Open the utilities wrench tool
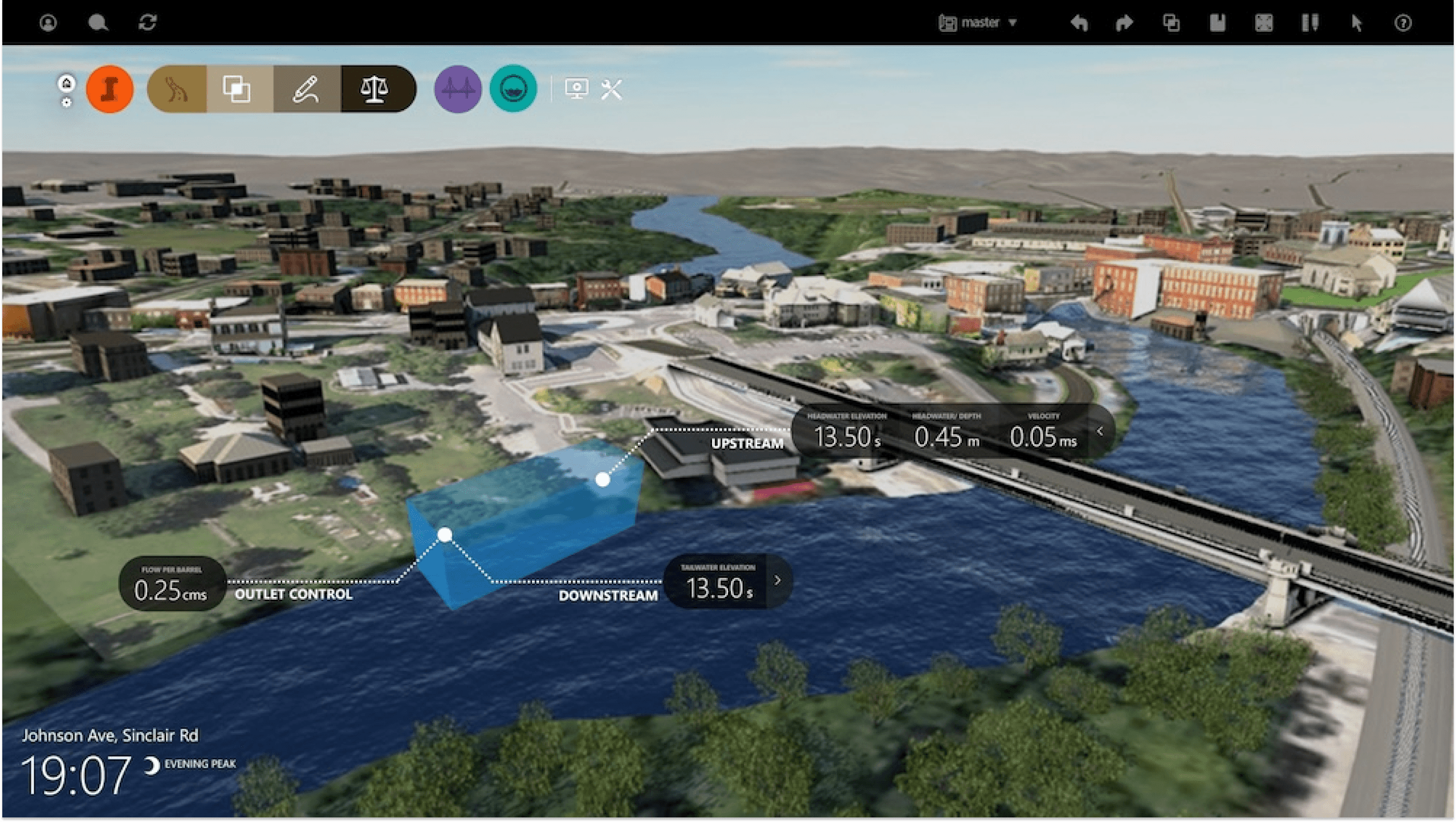The image size is (1456, 822). pyautogui.click(x=610, y=88)
